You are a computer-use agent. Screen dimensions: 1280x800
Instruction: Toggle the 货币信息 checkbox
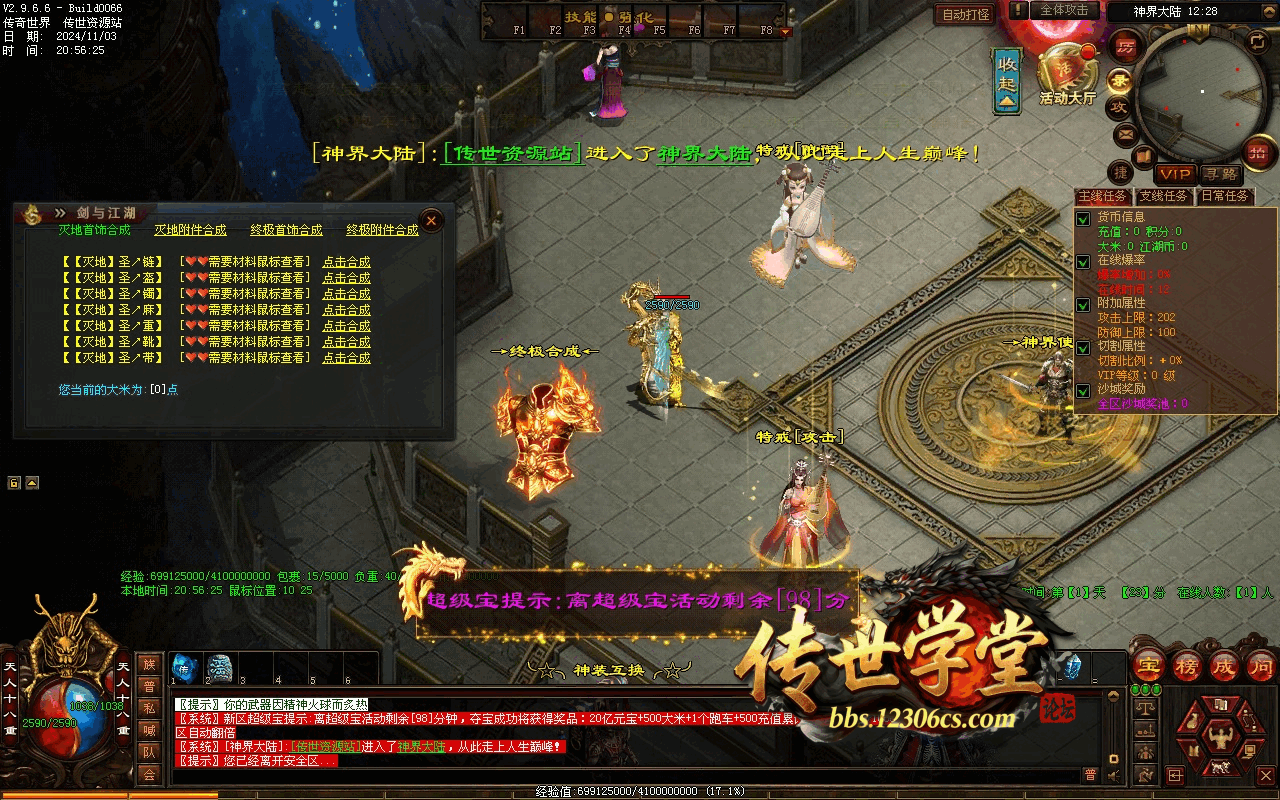(x=1082, y=218)
